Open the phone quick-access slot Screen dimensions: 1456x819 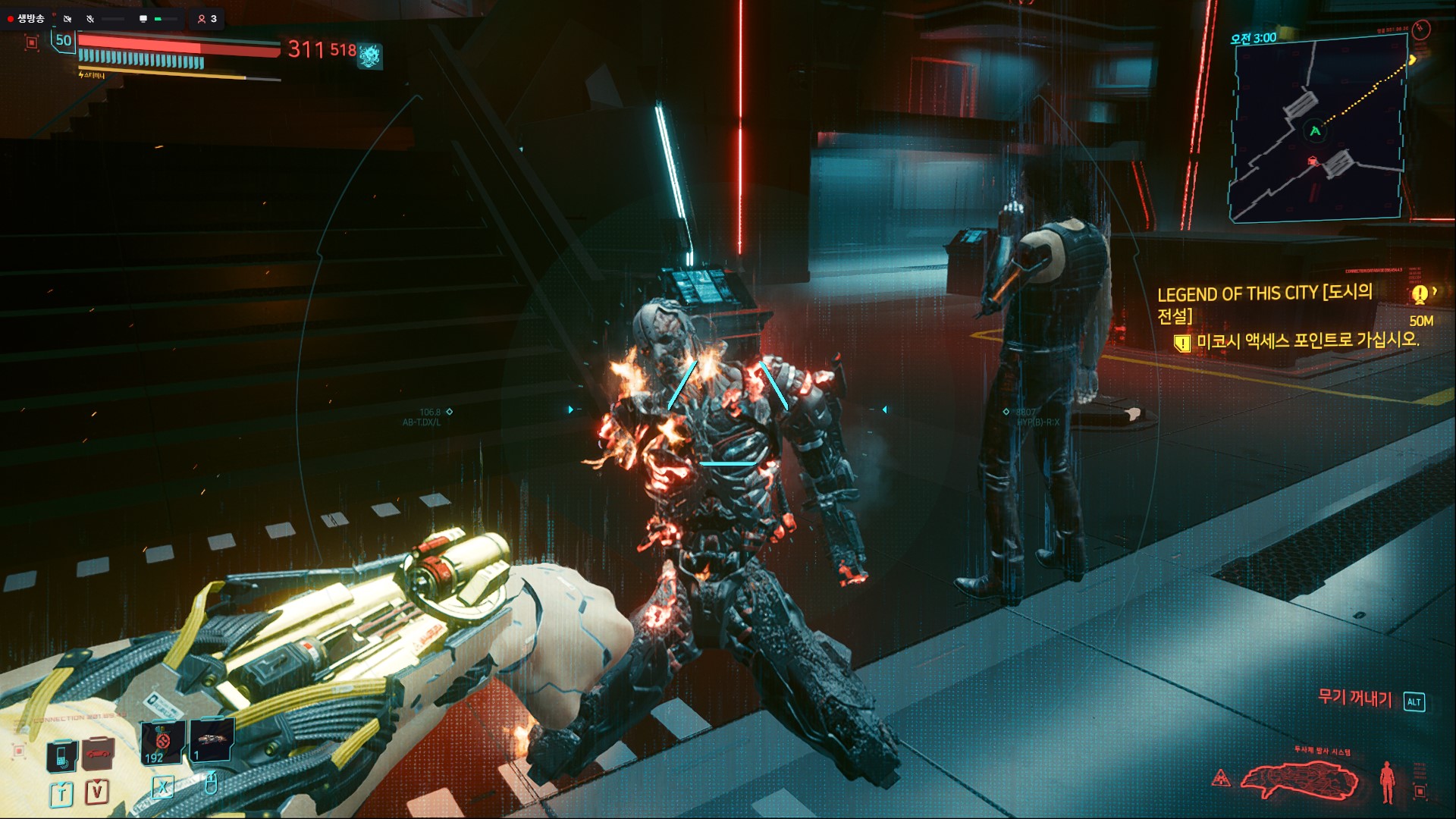click(x=61, y=755)
